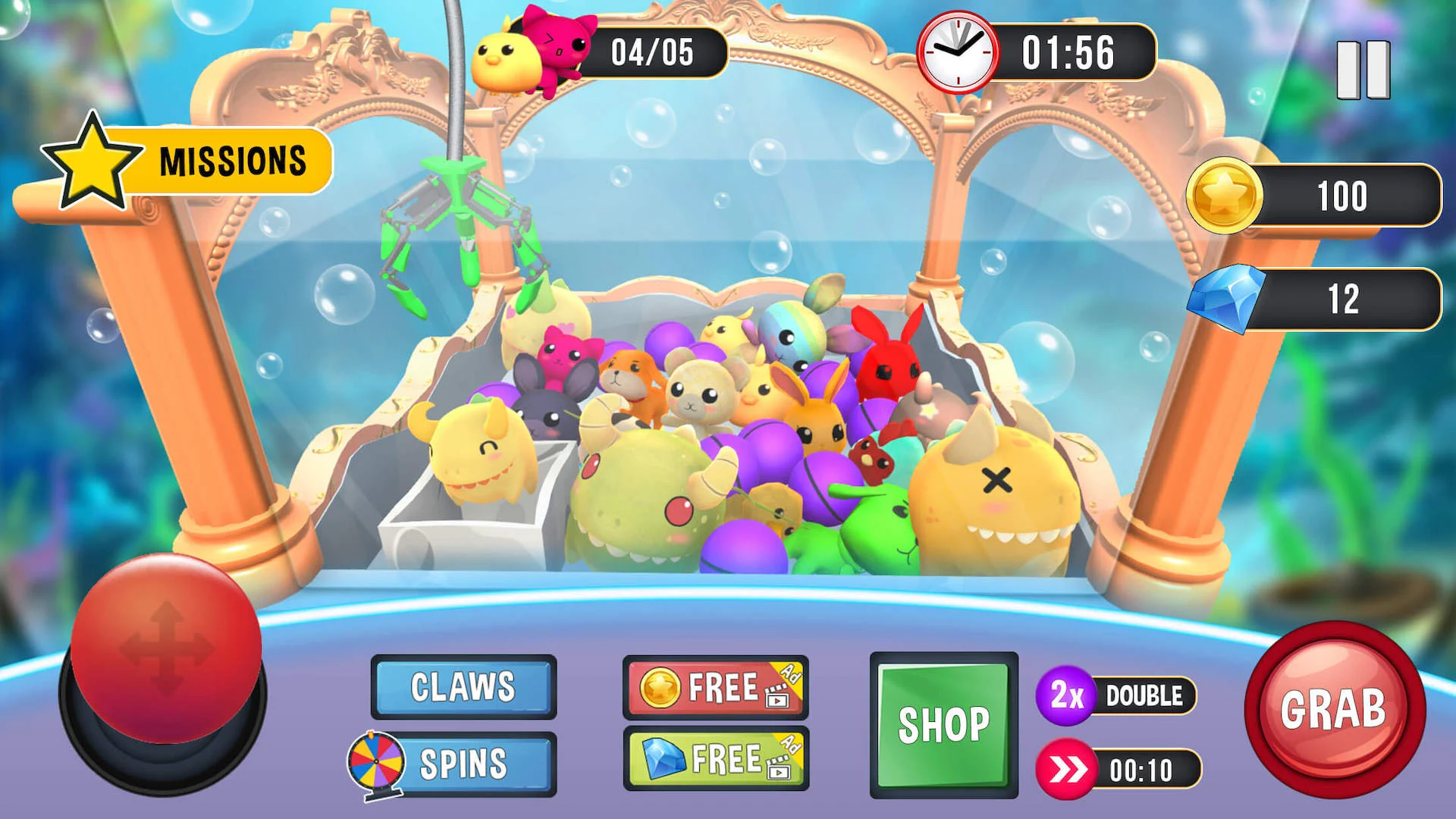Claim free coins by watching an ad
This screenshot has width=1456, height=819.
715,688
